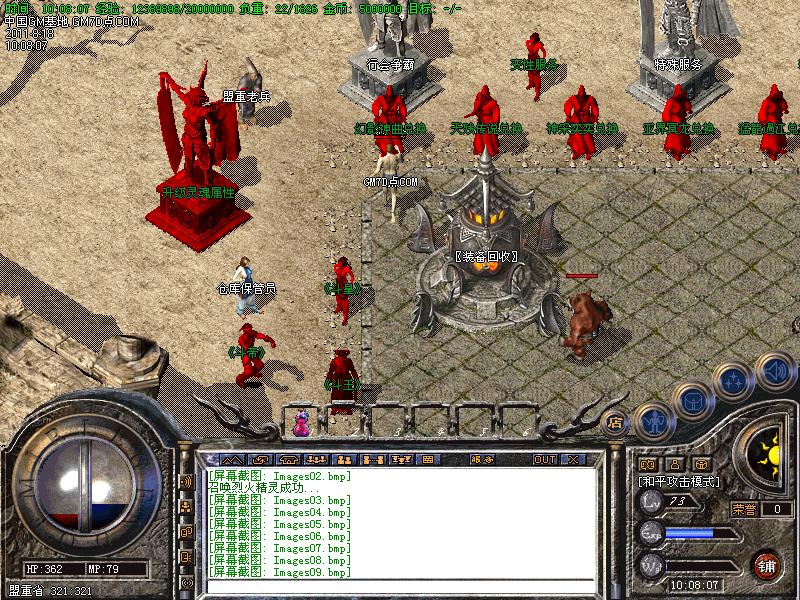Screen dimensions: 800x600
Task: Click the OUT button above chat
Action: 544,459
